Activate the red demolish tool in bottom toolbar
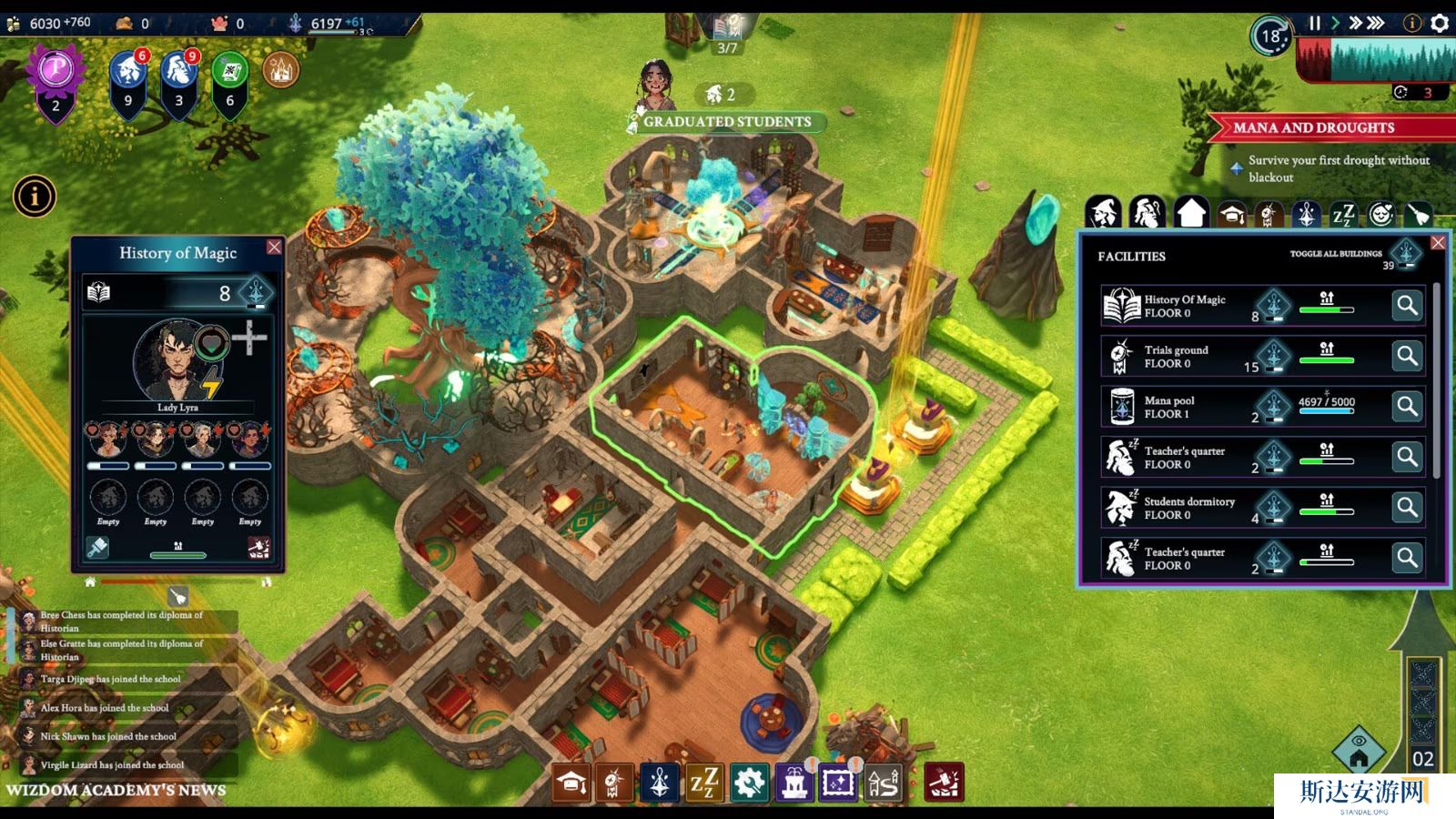This screenshot has width=1456, height=819. (x=944, y=783)
